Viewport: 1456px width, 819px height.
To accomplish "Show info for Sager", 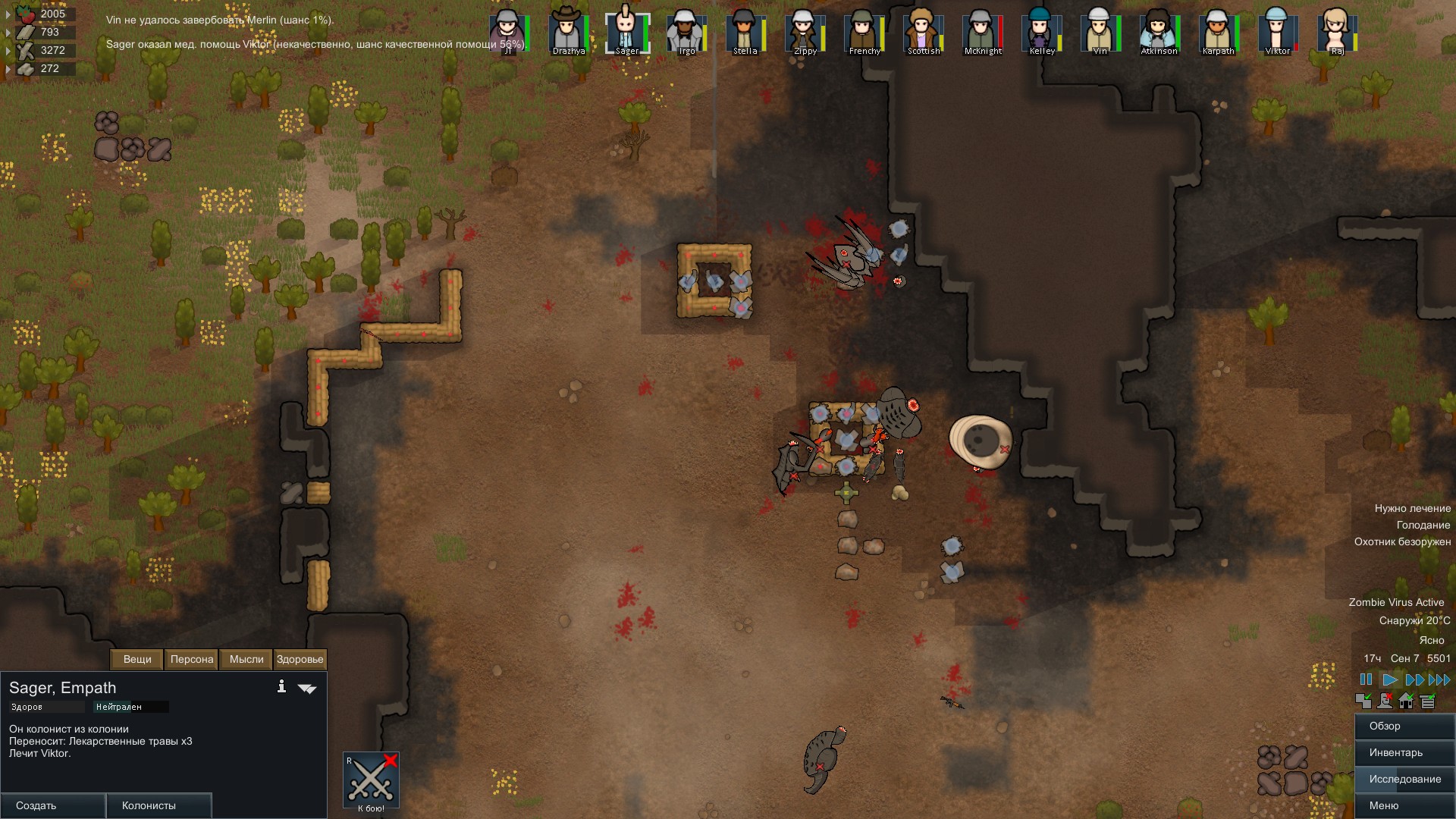I will tap(281, 686).
